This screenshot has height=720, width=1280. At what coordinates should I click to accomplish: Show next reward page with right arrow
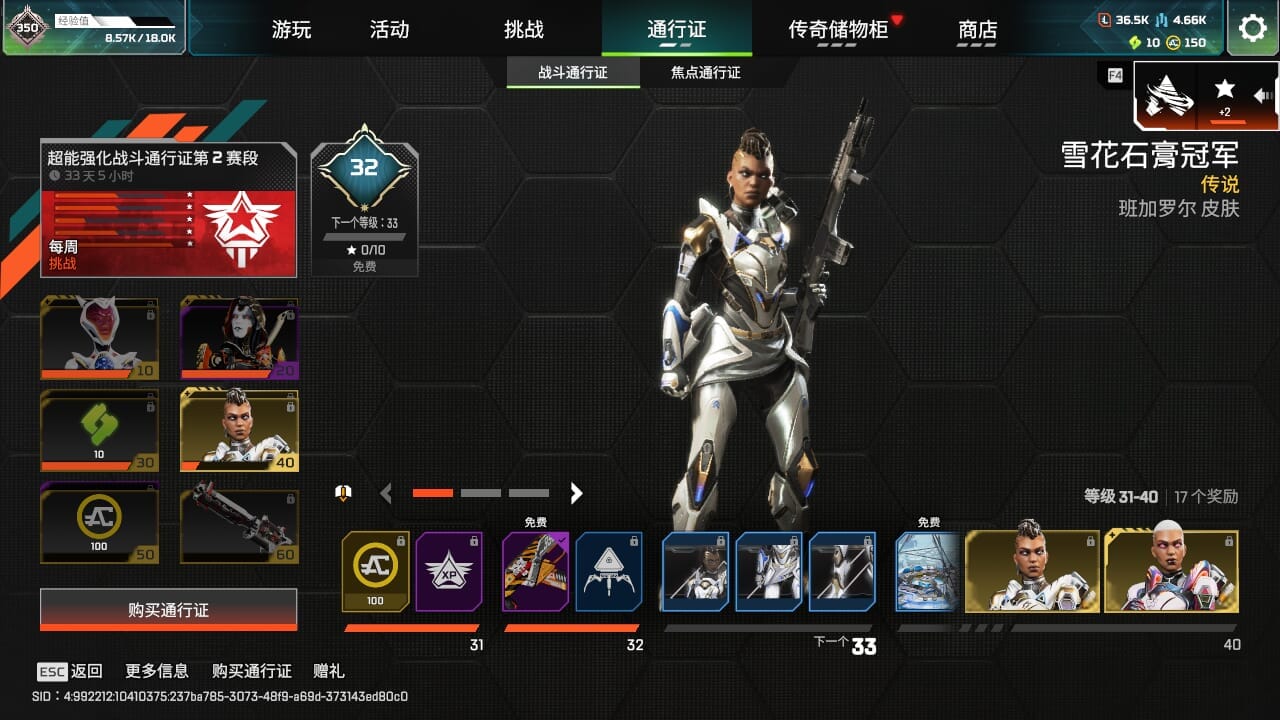click(576, 492)
